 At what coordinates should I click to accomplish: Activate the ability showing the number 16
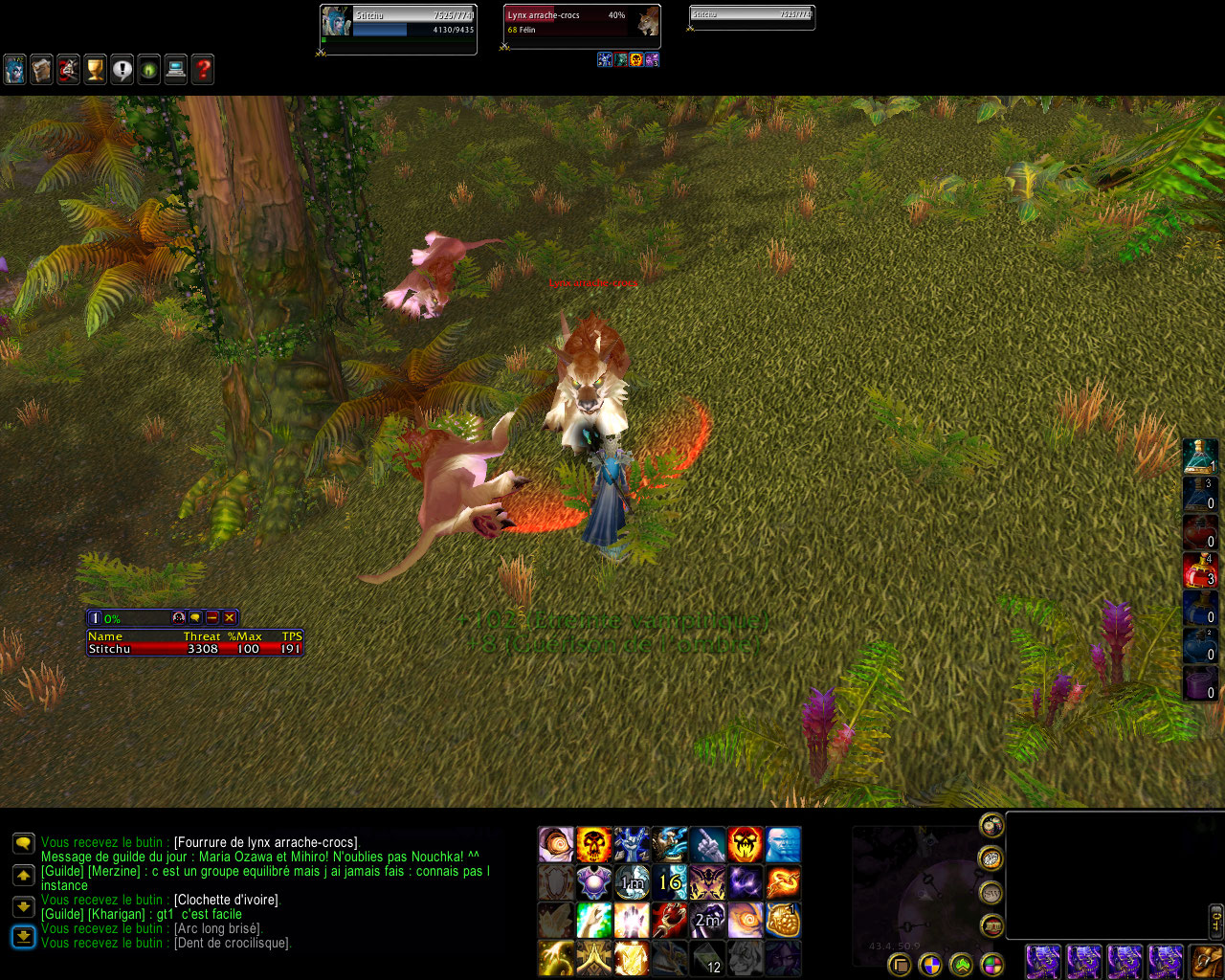(670, 882)
